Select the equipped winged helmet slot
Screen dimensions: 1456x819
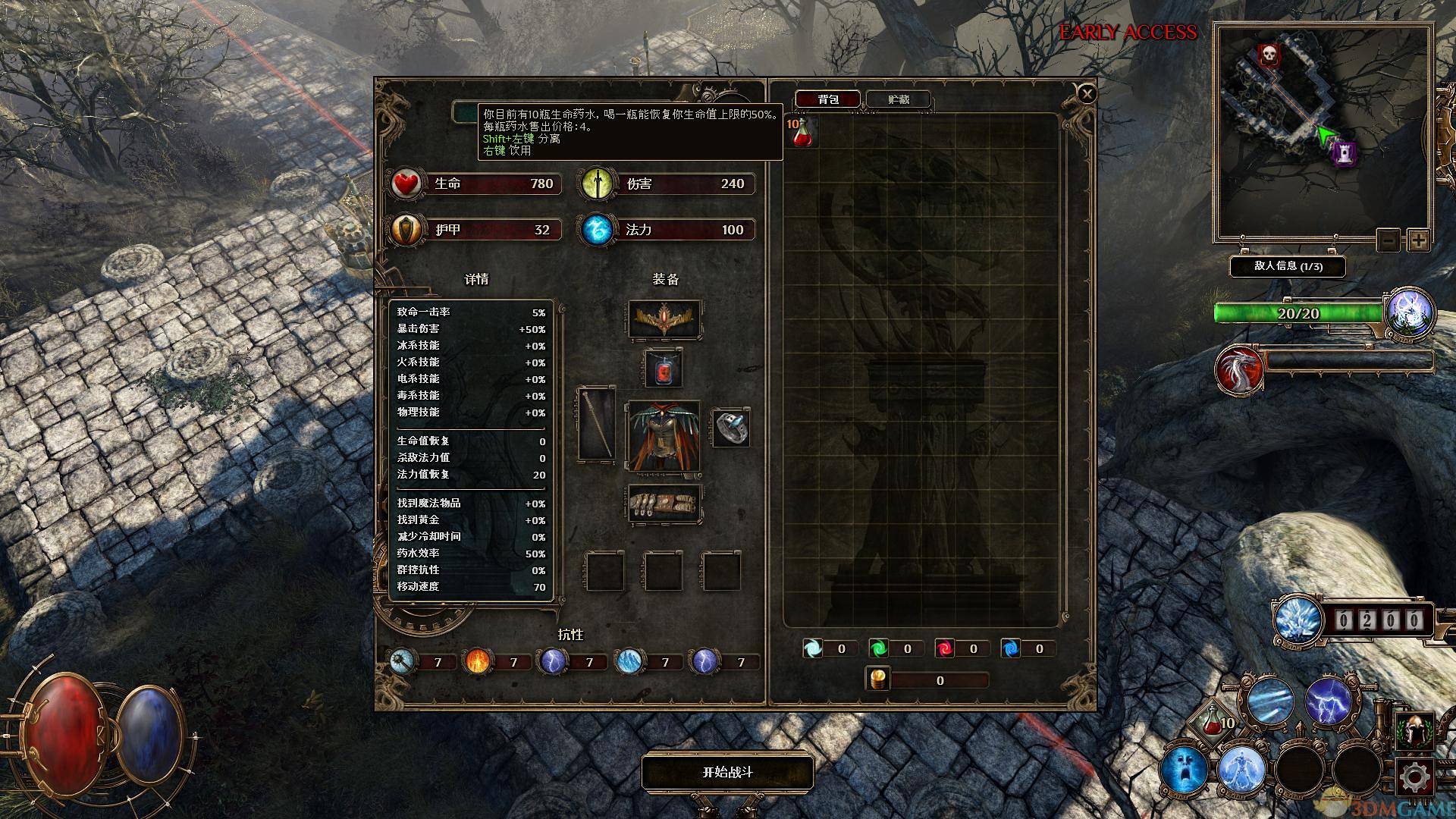664,319
